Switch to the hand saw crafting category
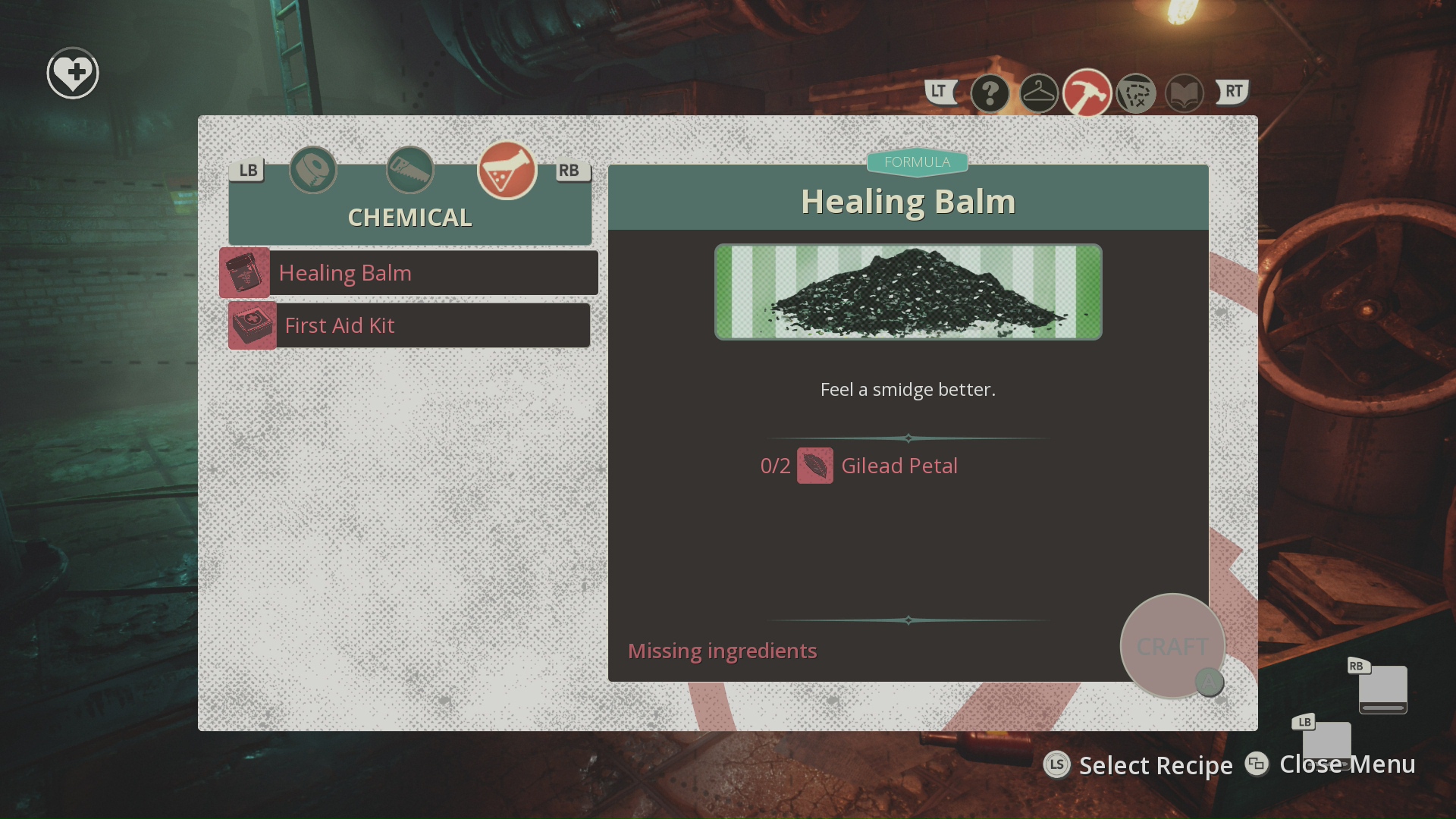The height and width of the screenshot is (819, 1456). click(410, 170)
